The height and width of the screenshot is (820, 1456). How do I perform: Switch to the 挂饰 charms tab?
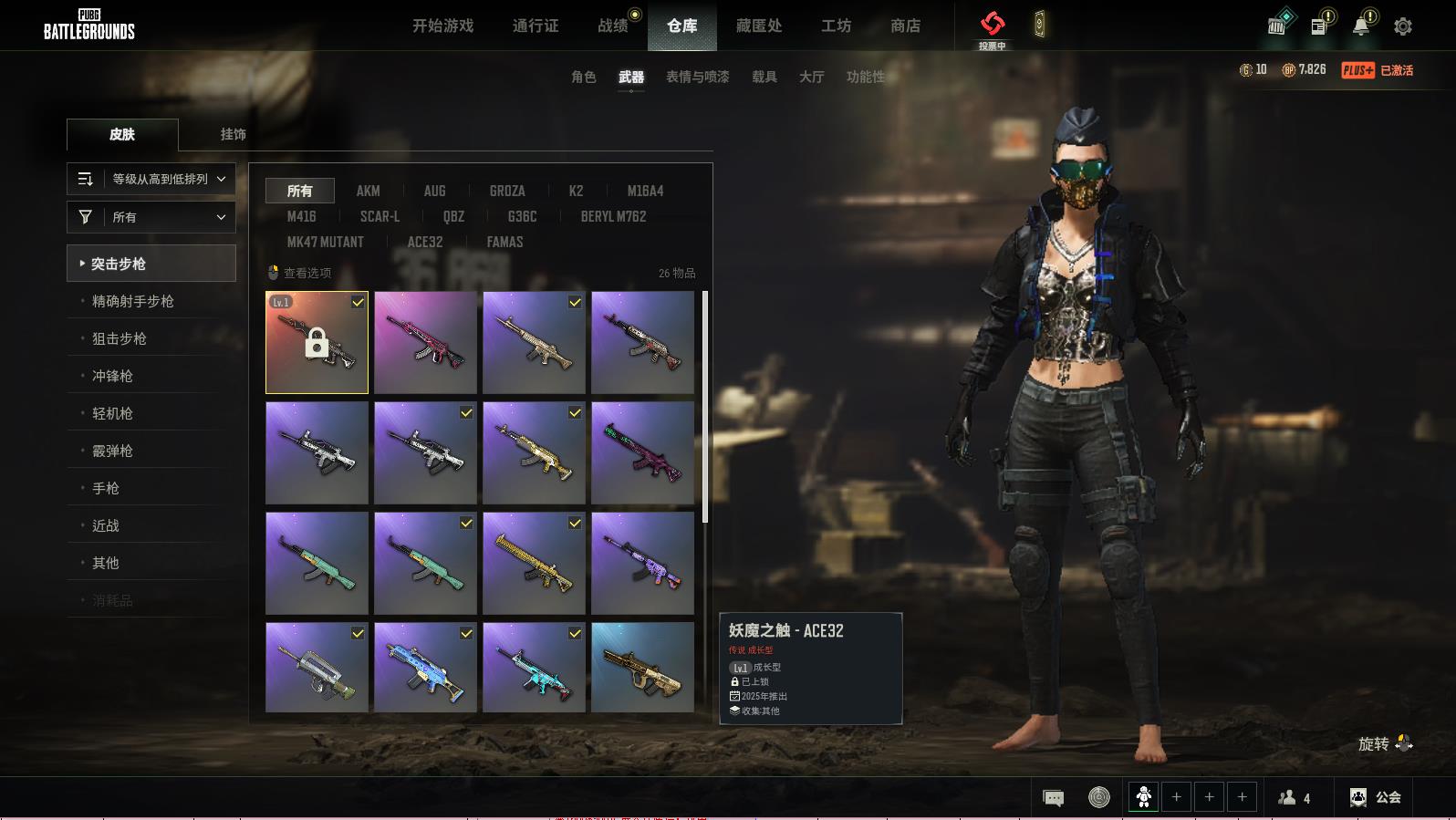point(233,134)
